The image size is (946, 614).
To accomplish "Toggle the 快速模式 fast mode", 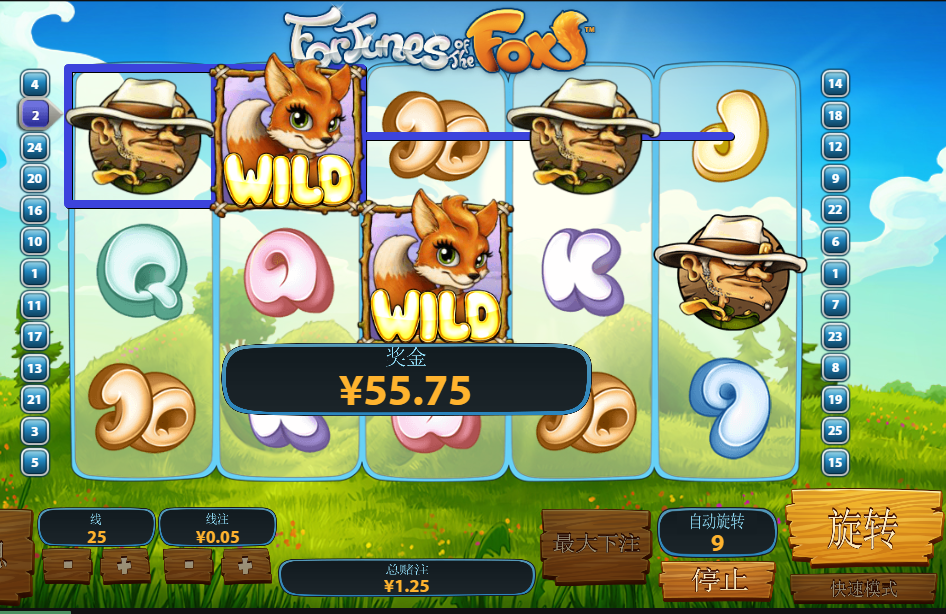I will click(862, 588).
